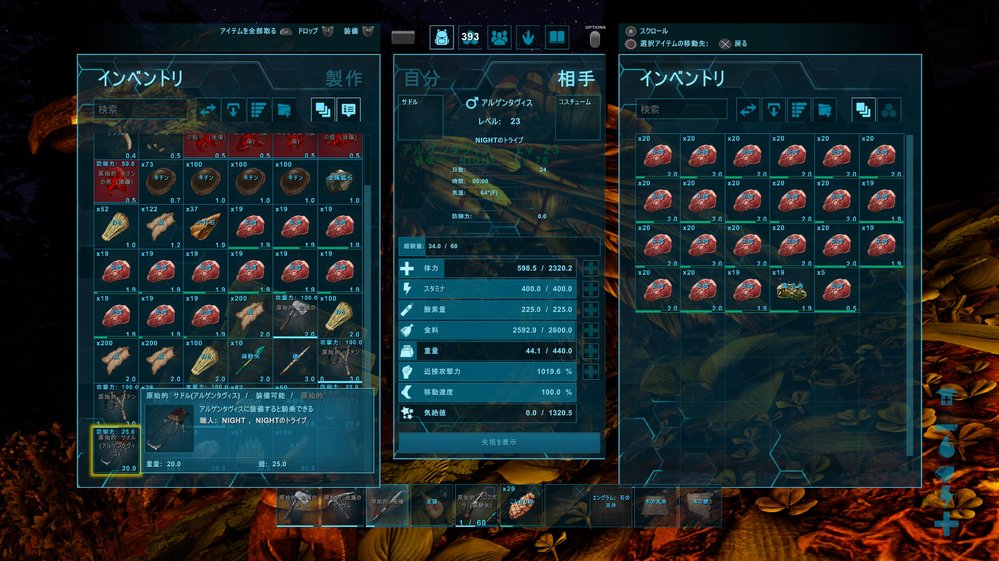Click the empty サドル saddle slot
Viewport: 999px width, 561px height.
[x=420, y=119]
